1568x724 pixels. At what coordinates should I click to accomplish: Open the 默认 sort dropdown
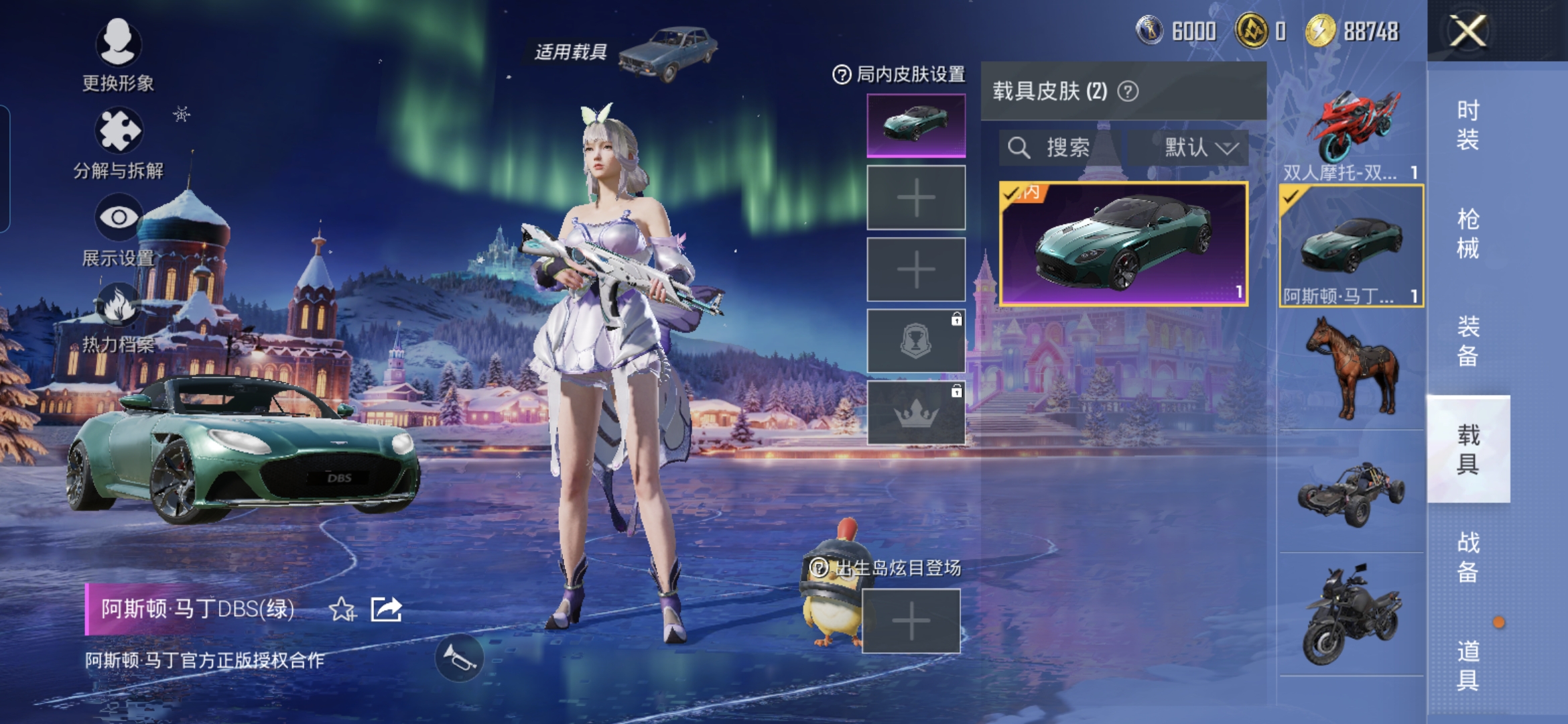[x=1199, y=147]
